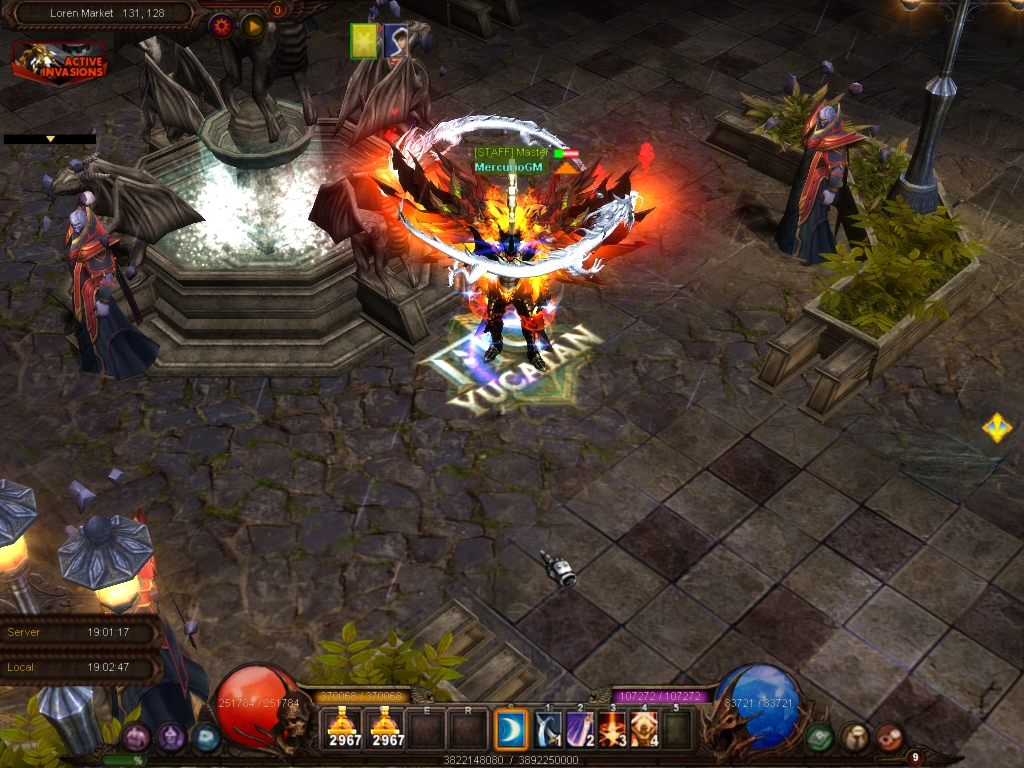Activate skill slot 4 flame ability
Screen dimensions: 1024x768
coord(645,729)
